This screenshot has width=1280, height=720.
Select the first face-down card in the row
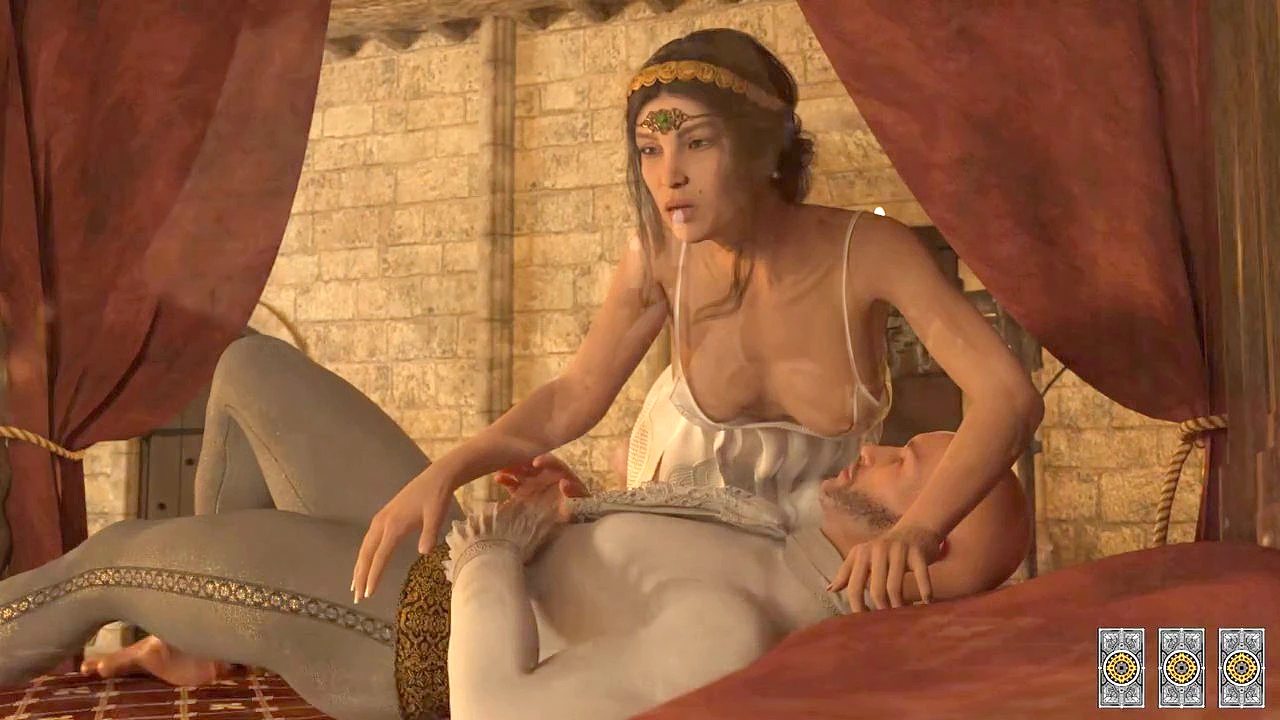(1120, 667)
